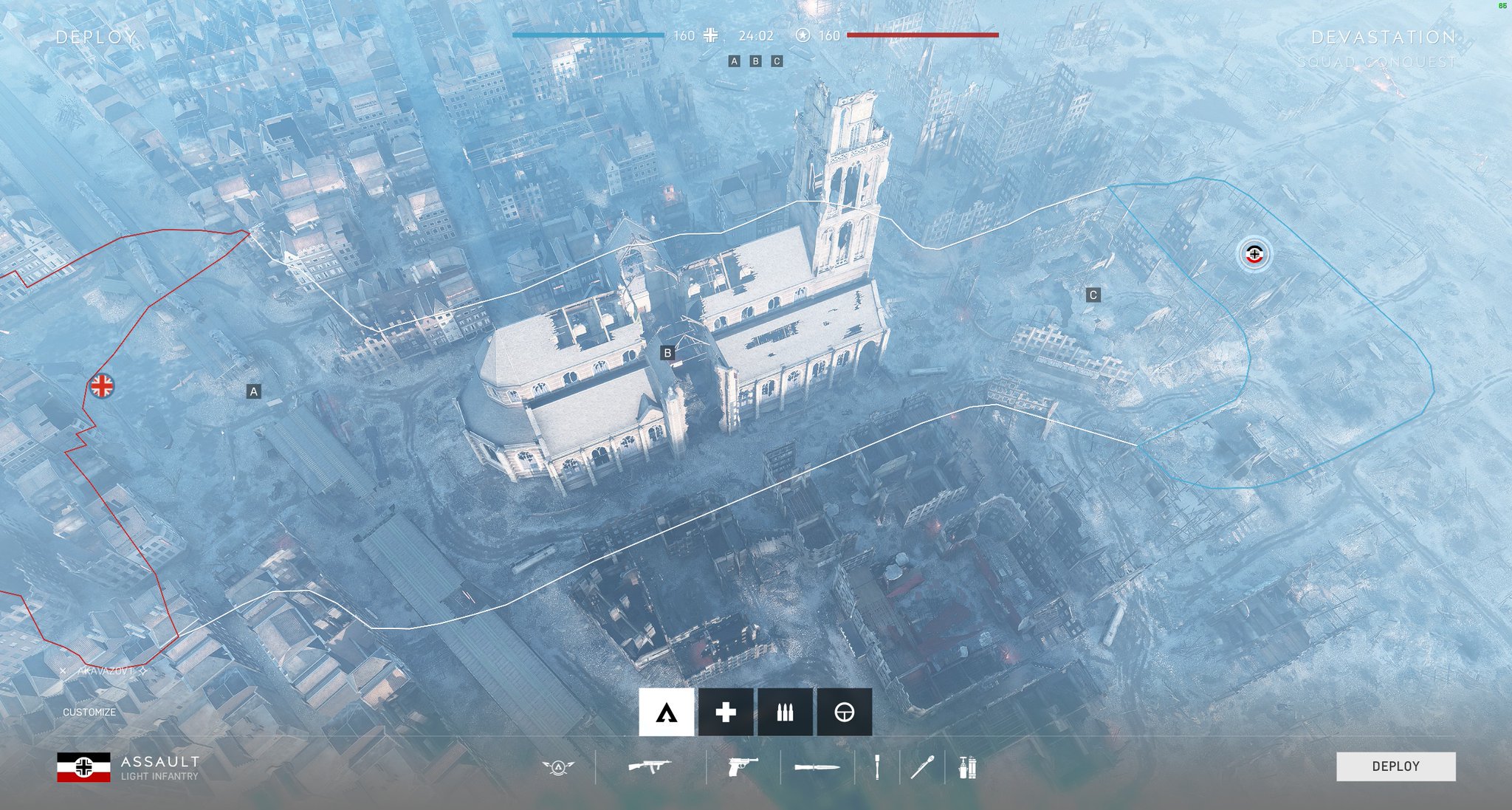Click objective C marker on the map
This screenshot has height=810, width=1512.
[1093, 295]
